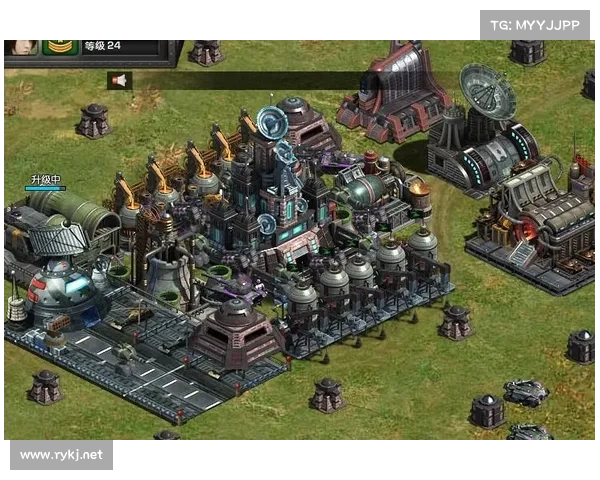Select the announcement speaker icon

(x=120, y=81)
